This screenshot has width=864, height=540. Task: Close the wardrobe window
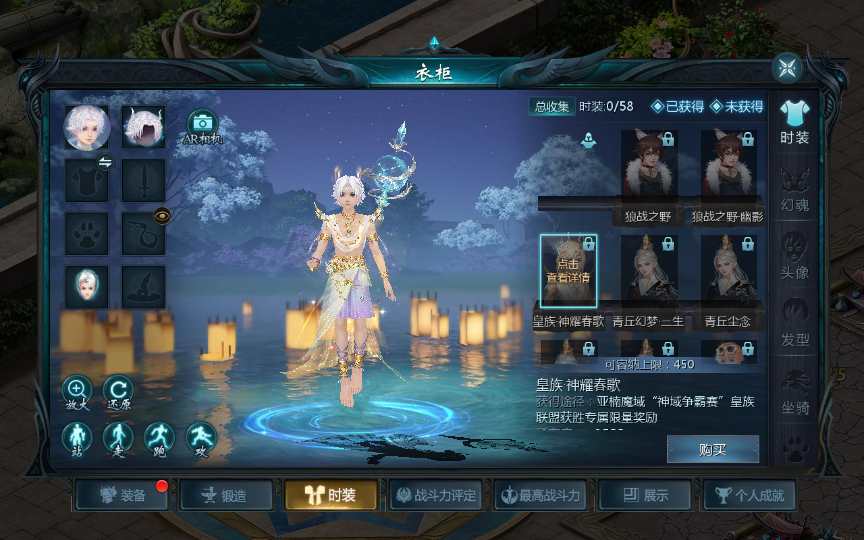pos(788,68)
